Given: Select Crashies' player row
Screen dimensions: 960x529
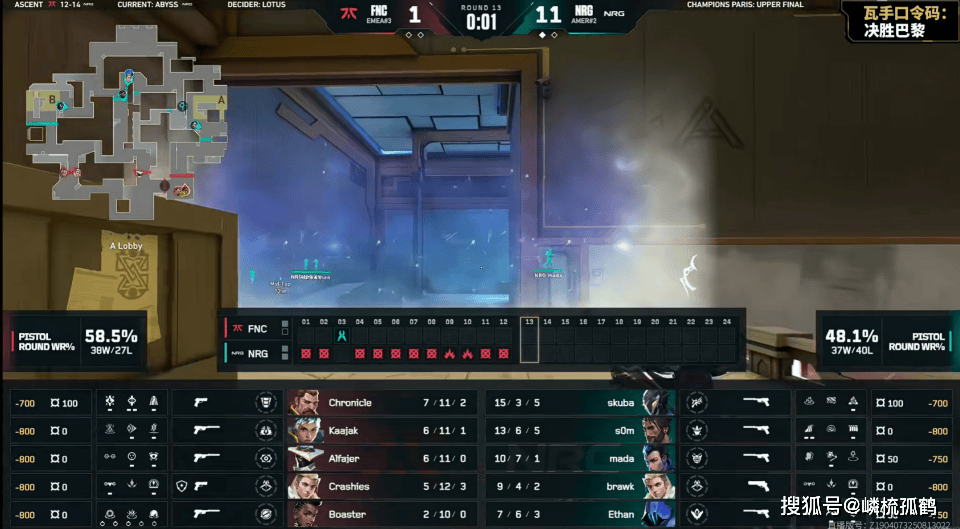Looking at the screenshot, I should tap(380, 487).
